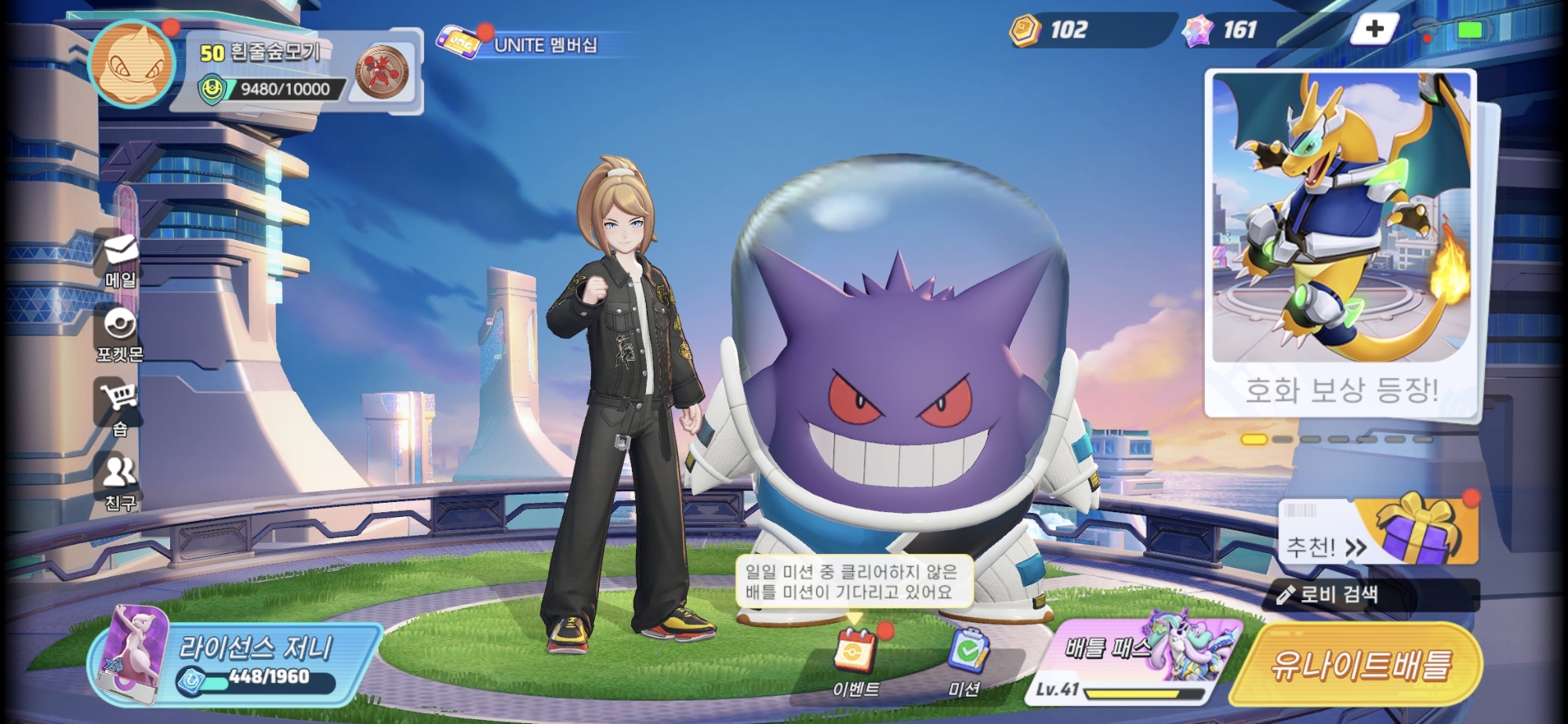This screenshot has width=1568, height=724.
Task: Open the 추천! gift box offer
Action: 1380,533
